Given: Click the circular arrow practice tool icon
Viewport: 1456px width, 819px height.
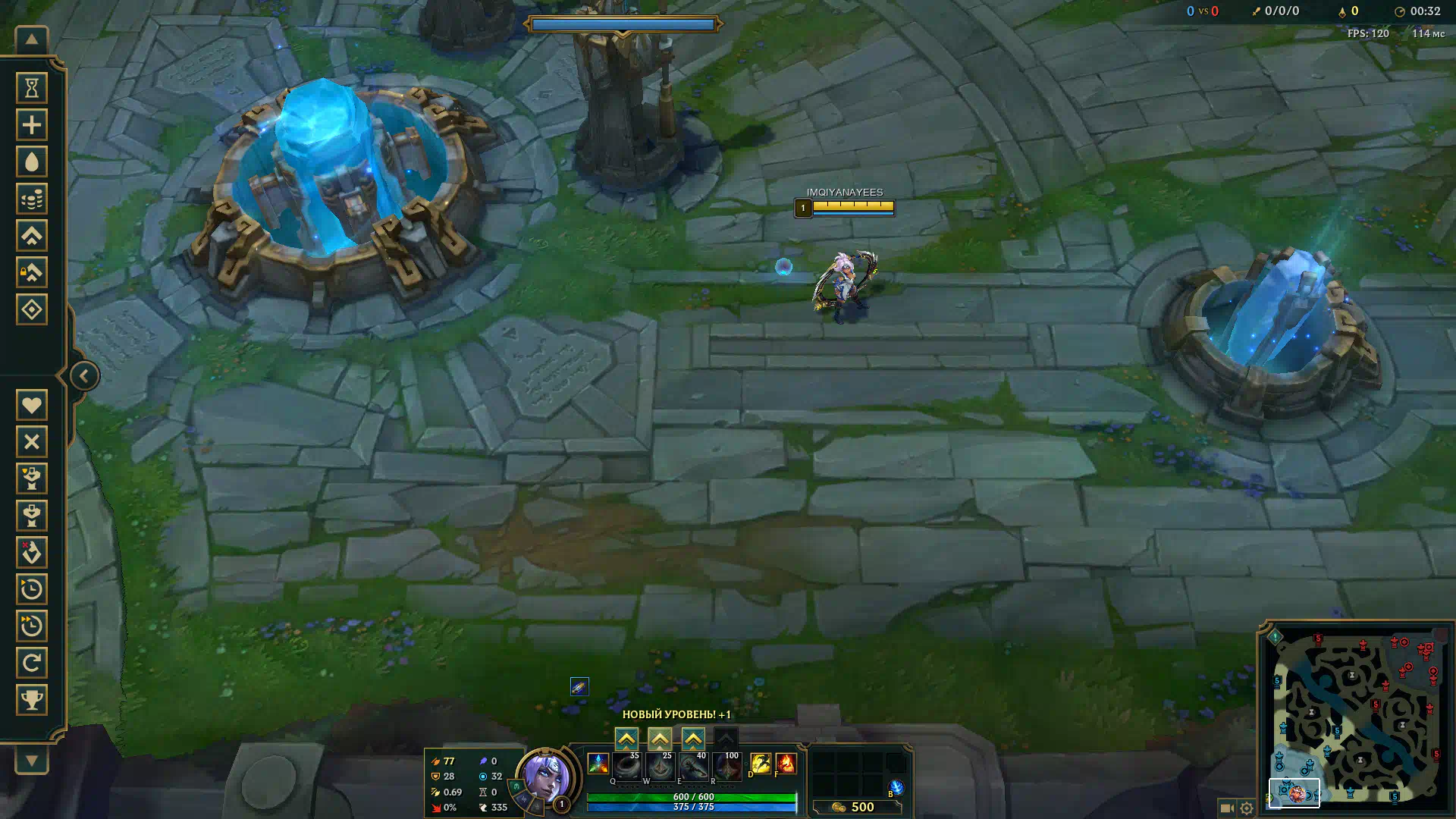Looking at the screenshot, I should pos(32,663).
